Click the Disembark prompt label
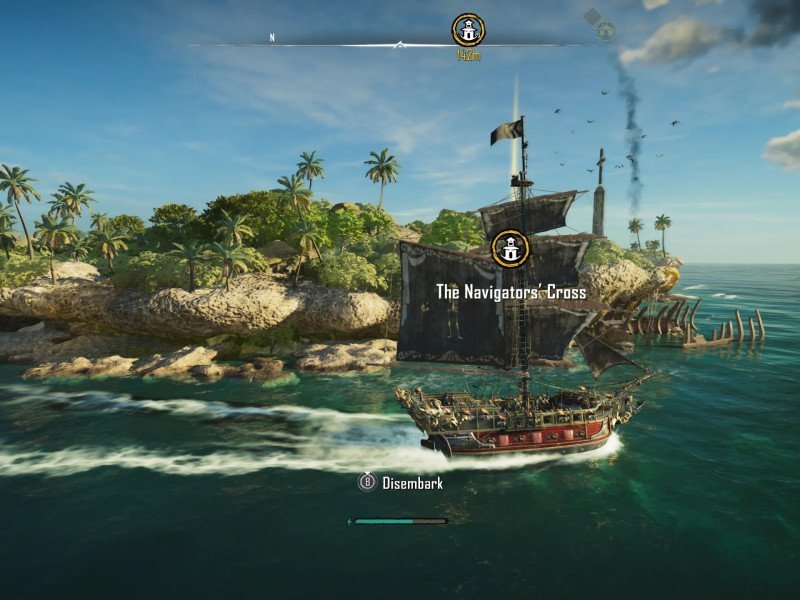Image resolution: width=800 pixels, height=600 pixels. pos(411,483)
